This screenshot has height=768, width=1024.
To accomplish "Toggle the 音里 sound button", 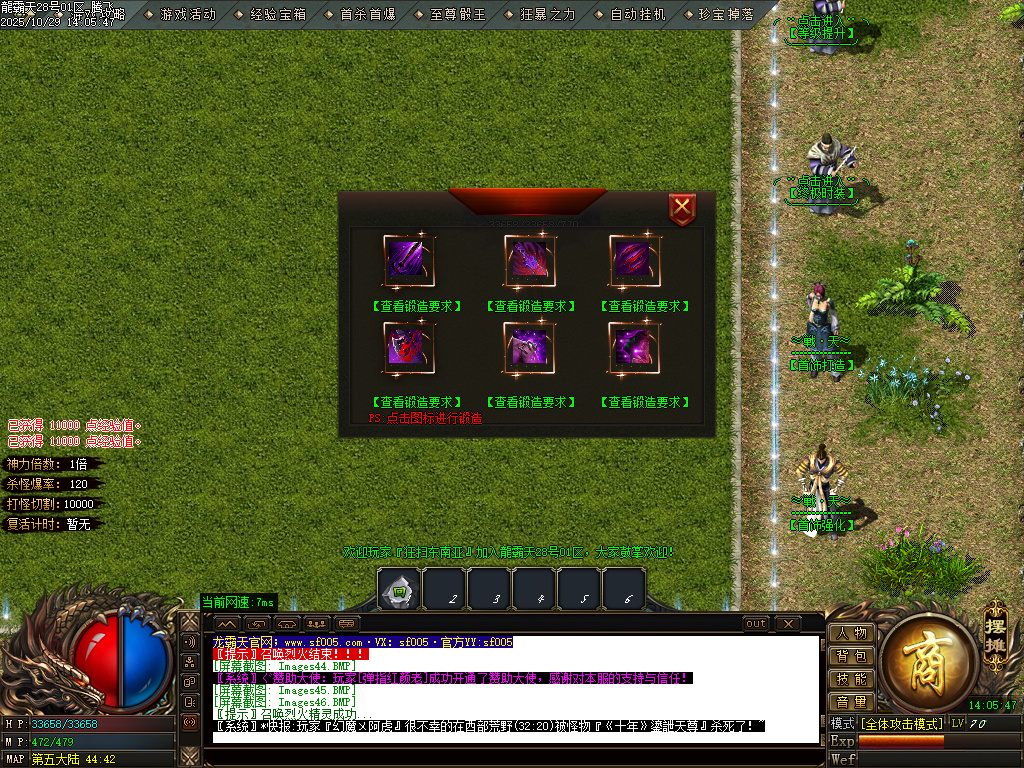I will click(x=851, y=702).
